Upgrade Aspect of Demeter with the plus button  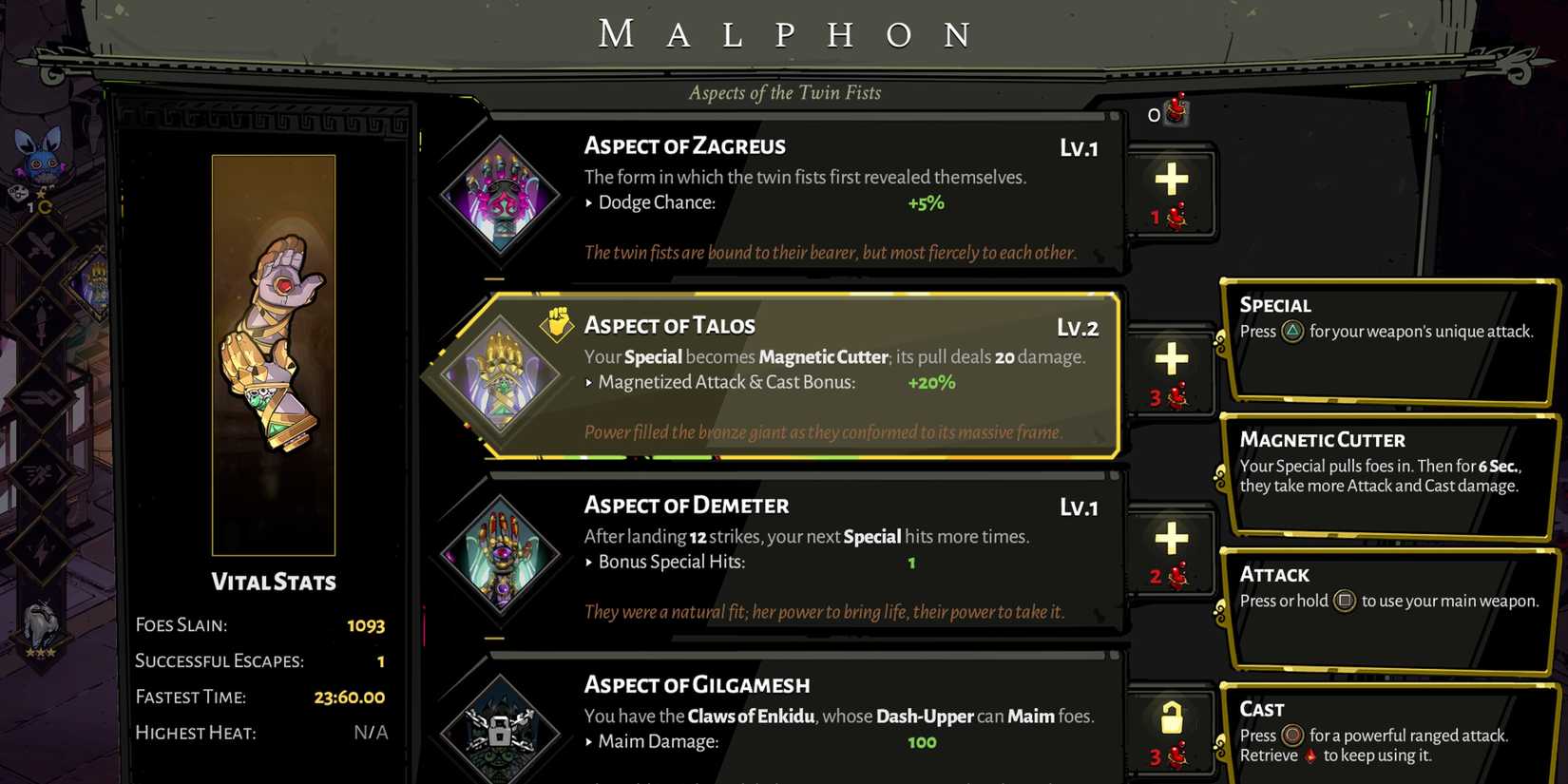click(1171, 542)
